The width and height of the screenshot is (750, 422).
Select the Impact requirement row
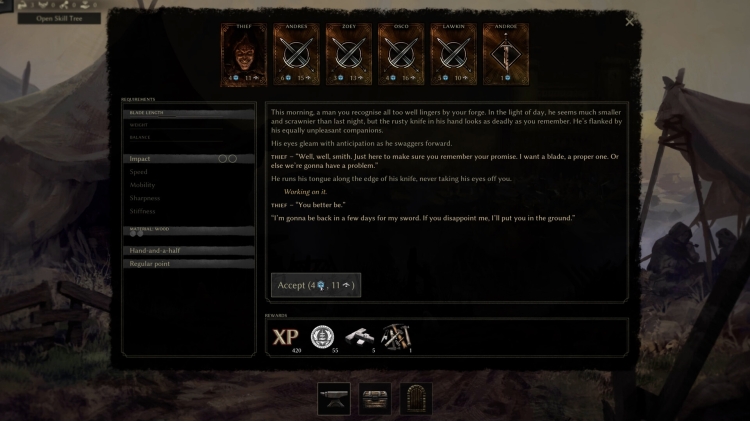189,159
